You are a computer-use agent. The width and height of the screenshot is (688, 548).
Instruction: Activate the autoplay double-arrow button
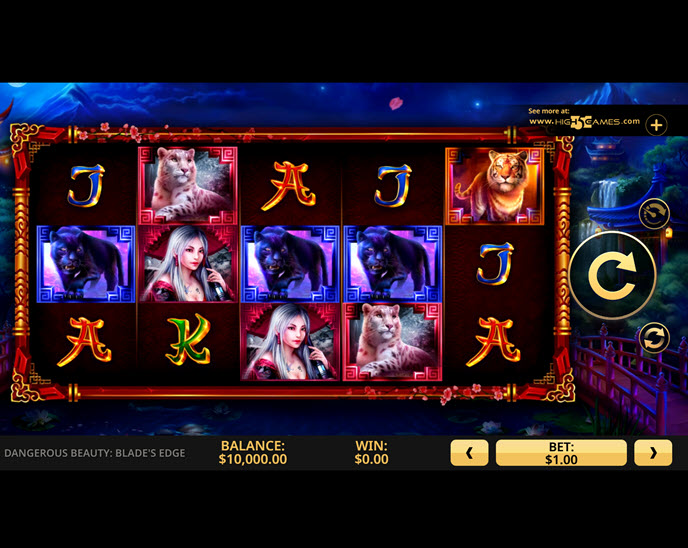653,338
